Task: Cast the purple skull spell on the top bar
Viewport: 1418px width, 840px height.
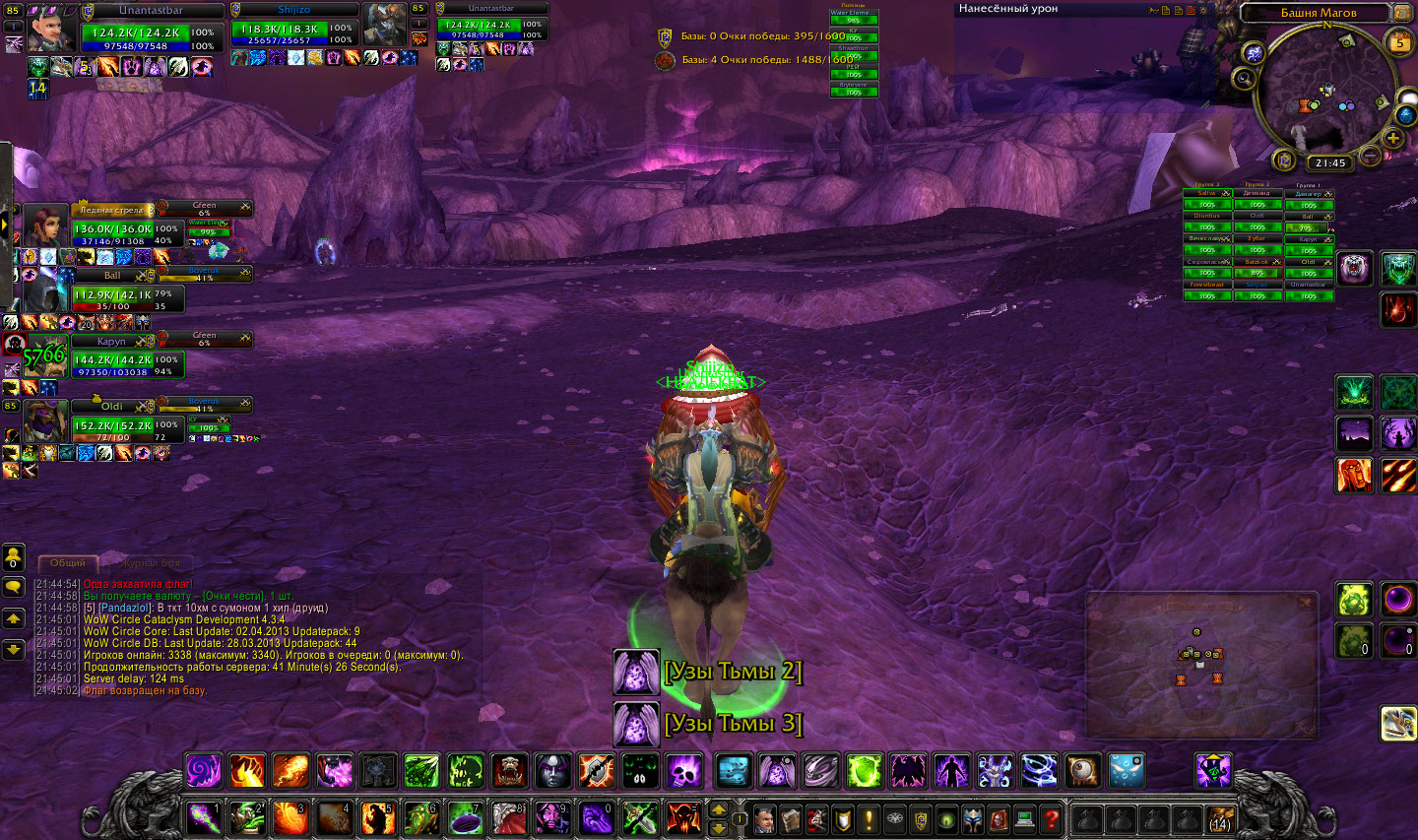Action: (x=682, y=771)
